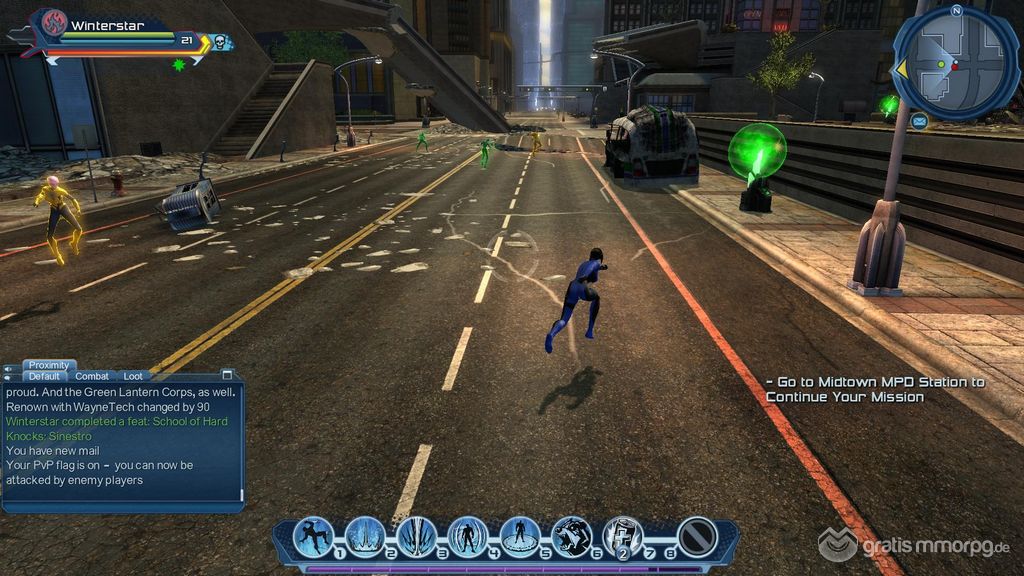Image resolution: width=1024 pixels, height=576 pixels.
Task: Open new mail via envelope icon
Action: (x=919, y=121)
